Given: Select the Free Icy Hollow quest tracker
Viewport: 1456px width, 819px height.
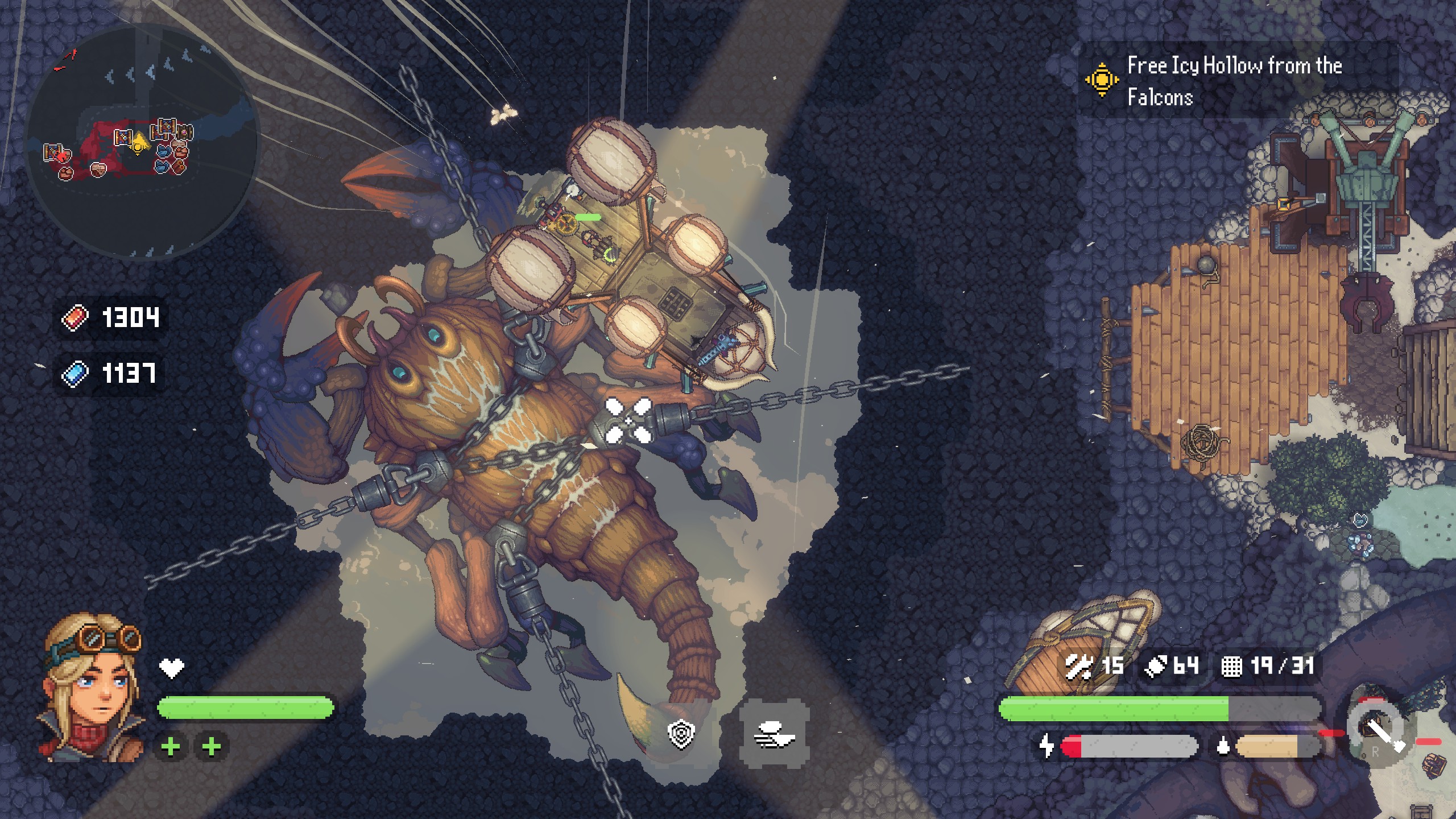Looking at the screenshot, I should 1234,81.
